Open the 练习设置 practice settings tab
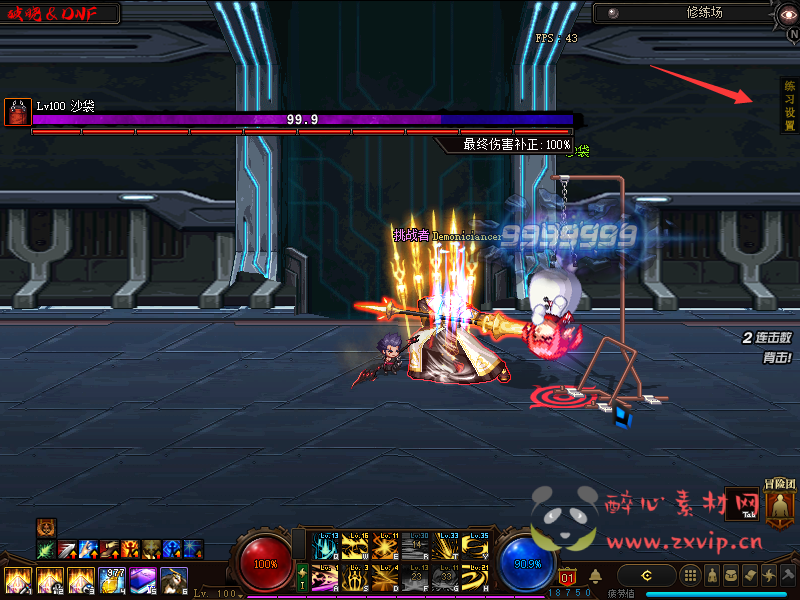Image resolution: width=800 pixels, height=600 pixels. [x=789, y=106]
